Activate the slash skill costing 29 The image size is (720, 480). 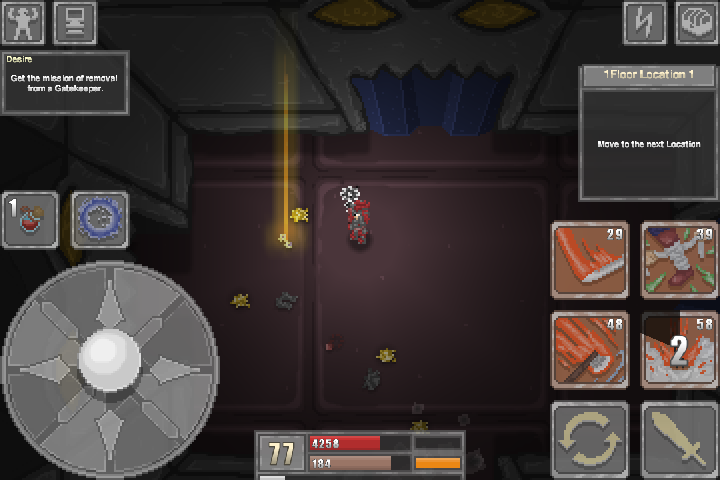[x=590, y=259]
